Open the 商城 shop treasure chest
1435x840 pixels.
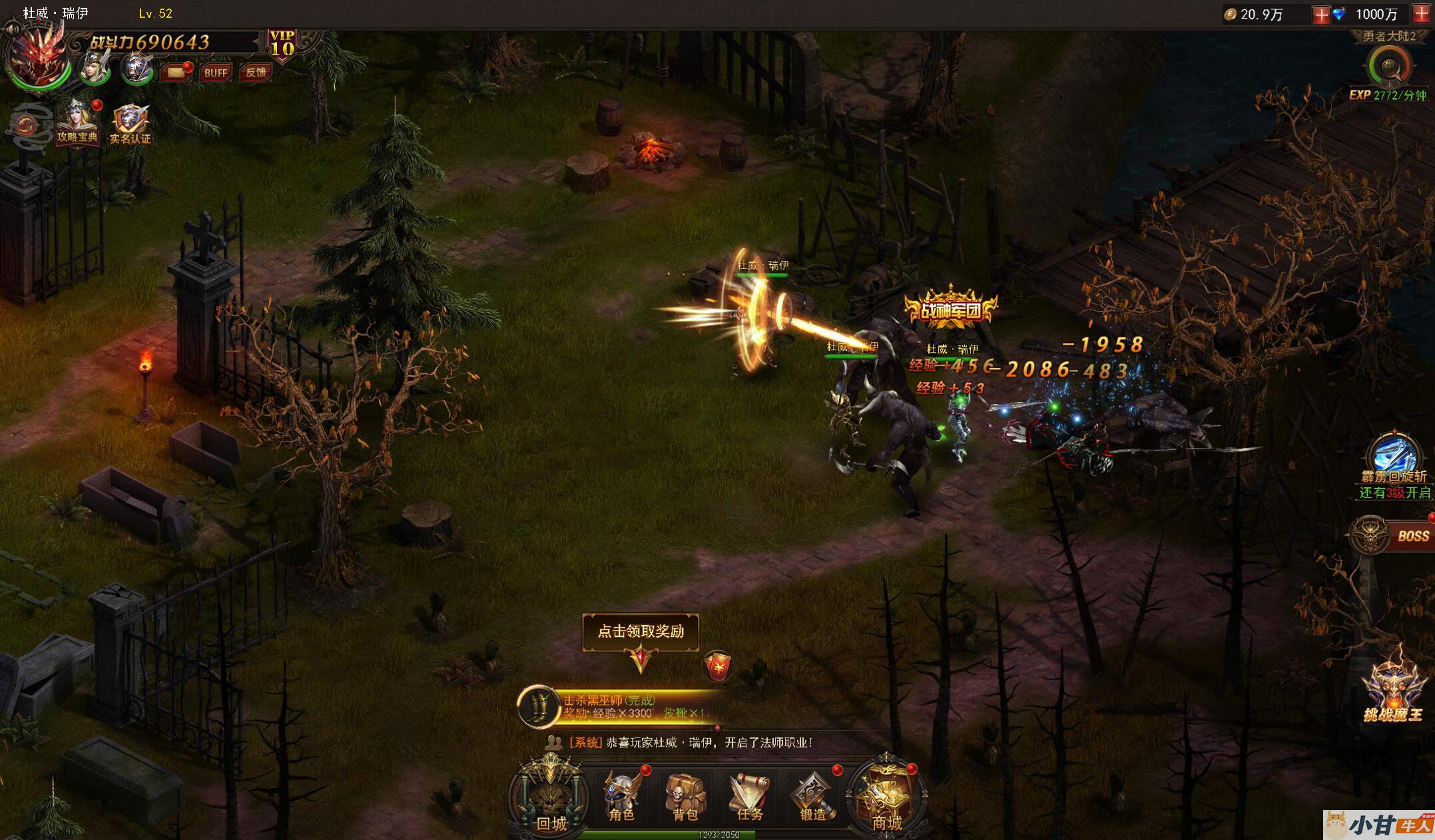[x=886, y=796]
